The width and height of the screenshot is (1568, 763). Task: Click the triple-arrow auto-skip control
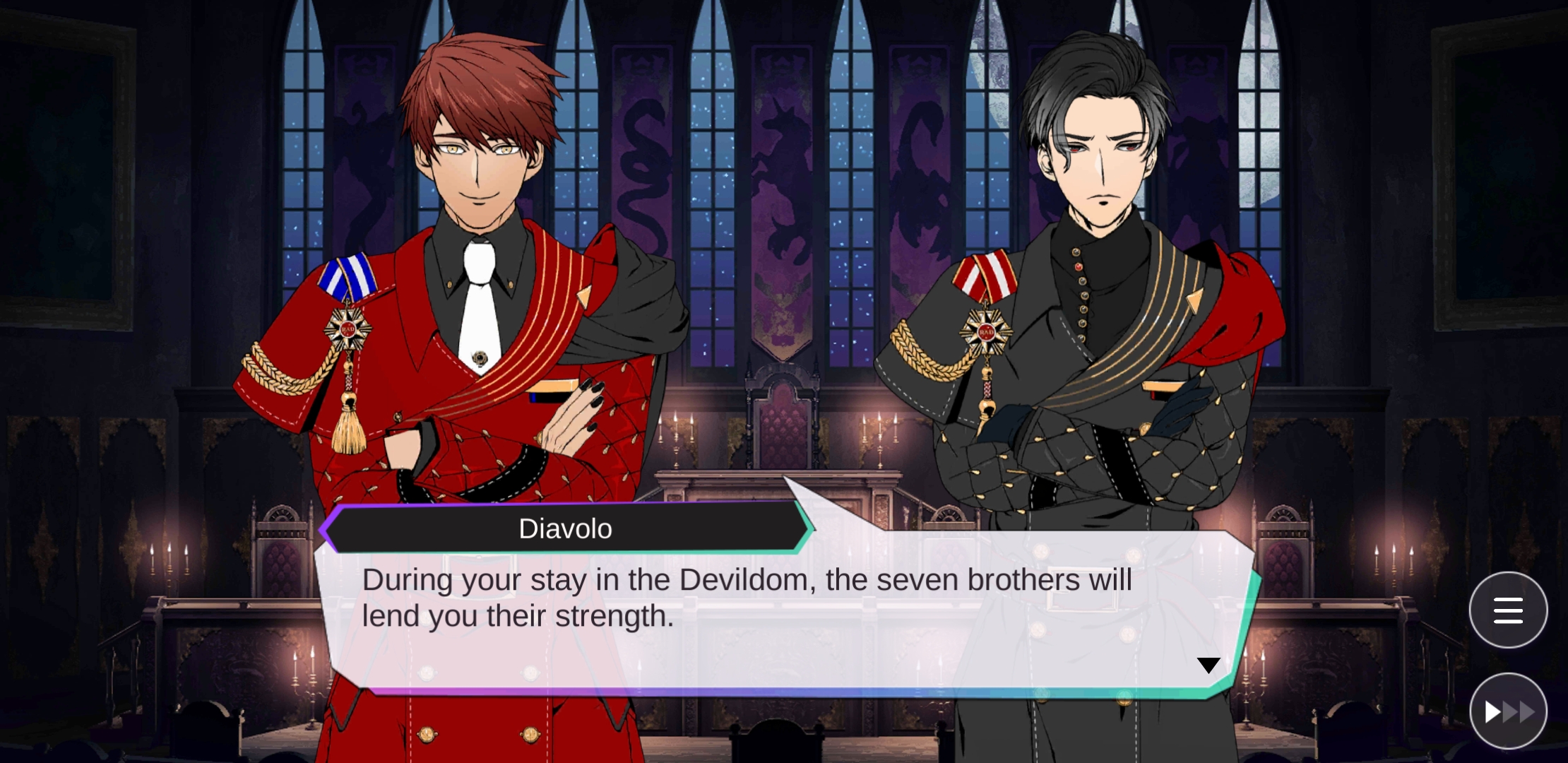[1508, 711]
